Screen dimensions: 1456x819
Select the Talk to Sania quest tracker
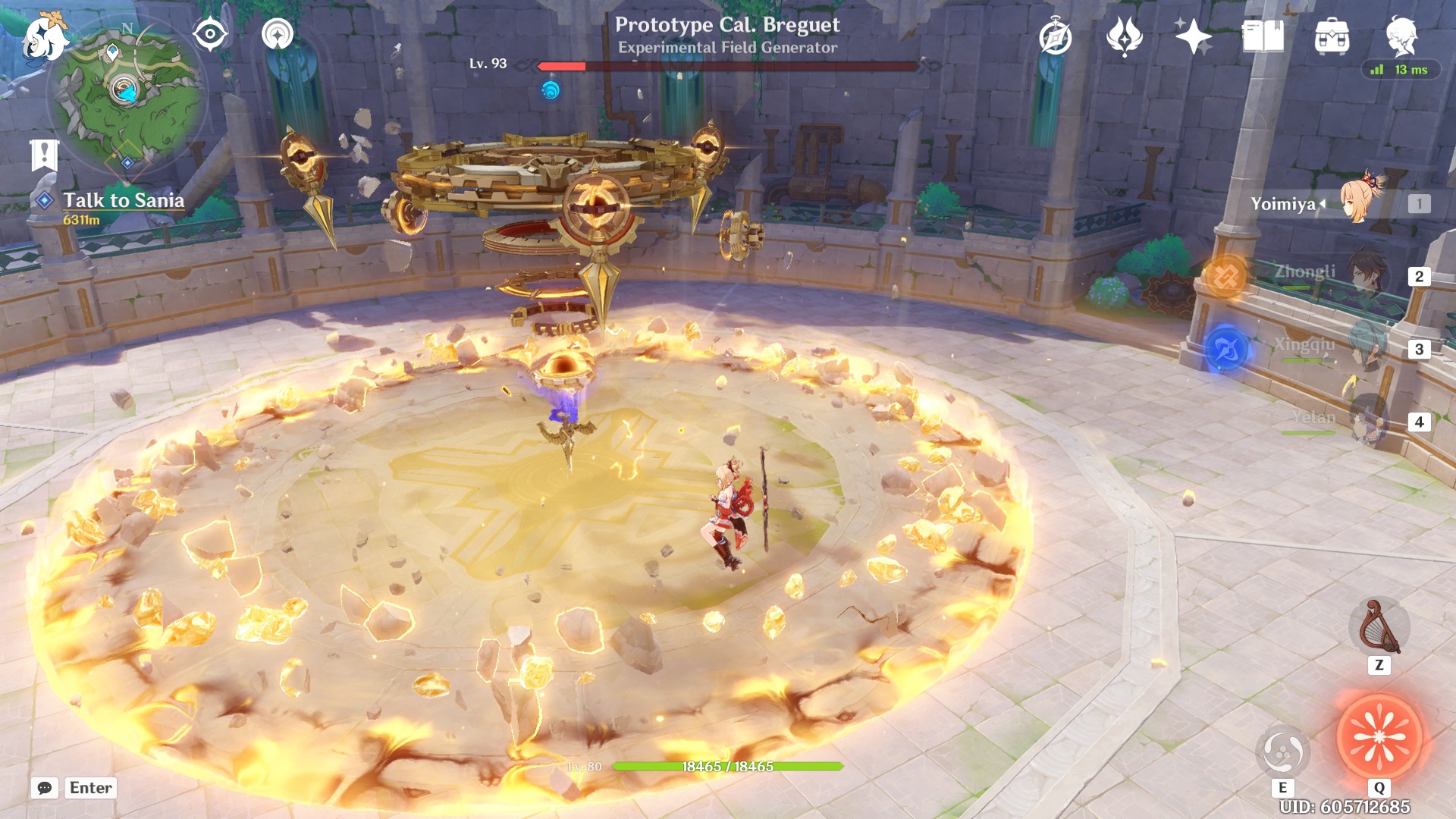[123, 200]
